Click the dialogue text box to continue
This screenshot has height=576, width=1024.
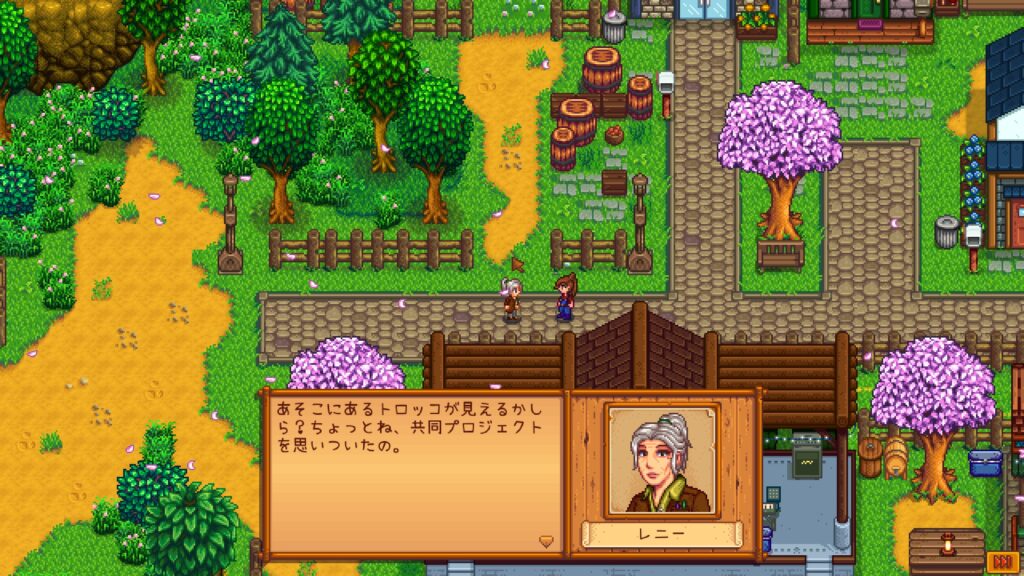coord(414,470)
